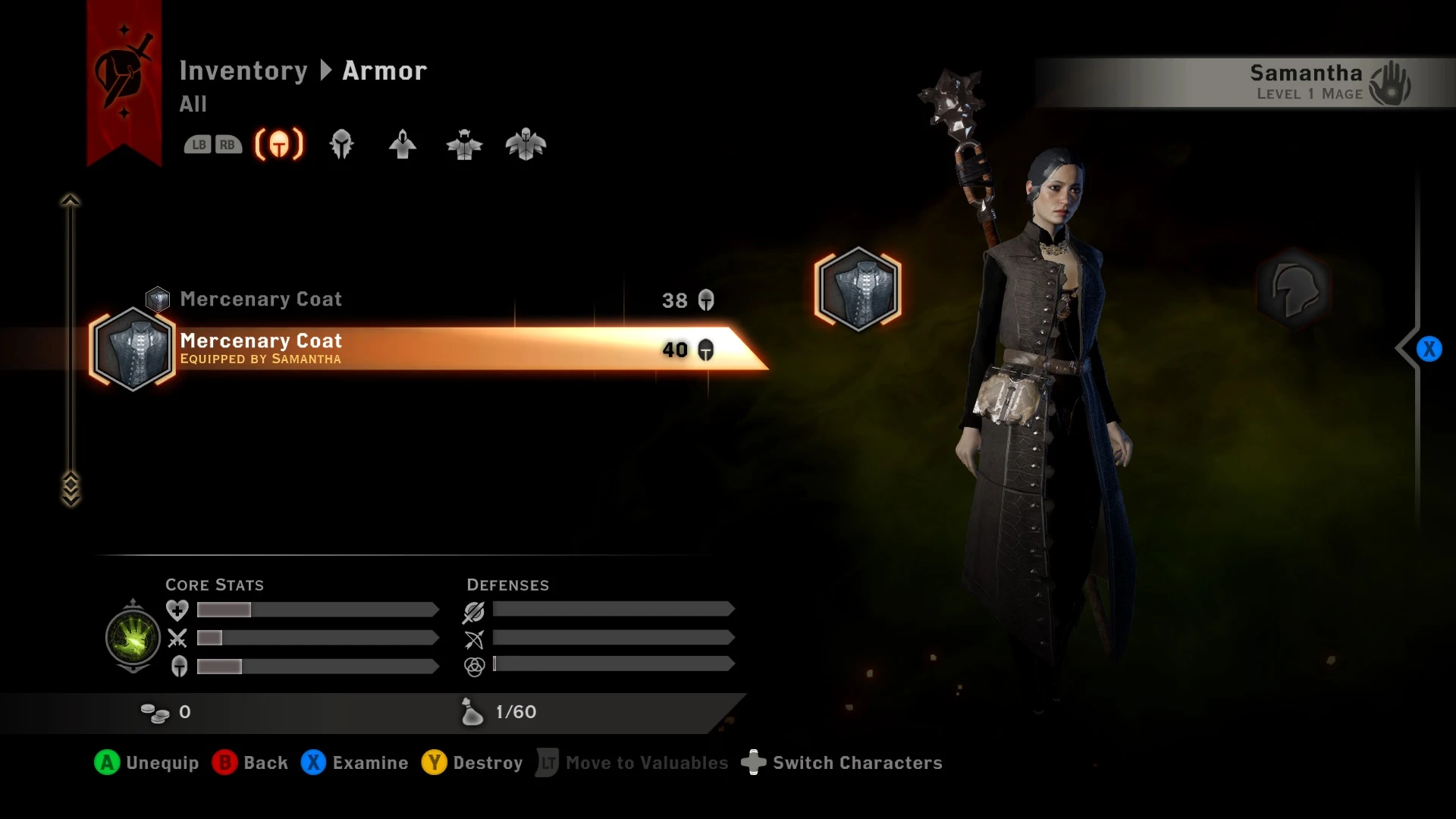Select the light armor hood filter icon

point(403,144)
